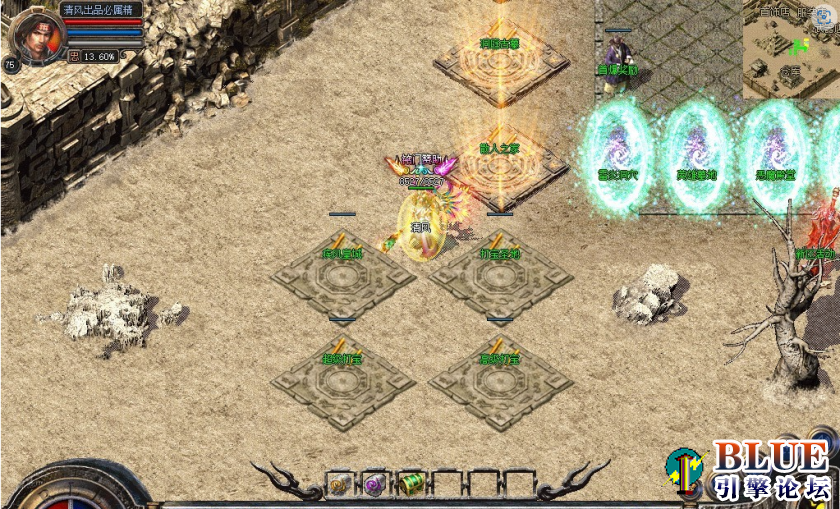This screenshot has height=509, width=840.
Task: Open the green treasure chest hotbar item
Action: pos(412,484)
